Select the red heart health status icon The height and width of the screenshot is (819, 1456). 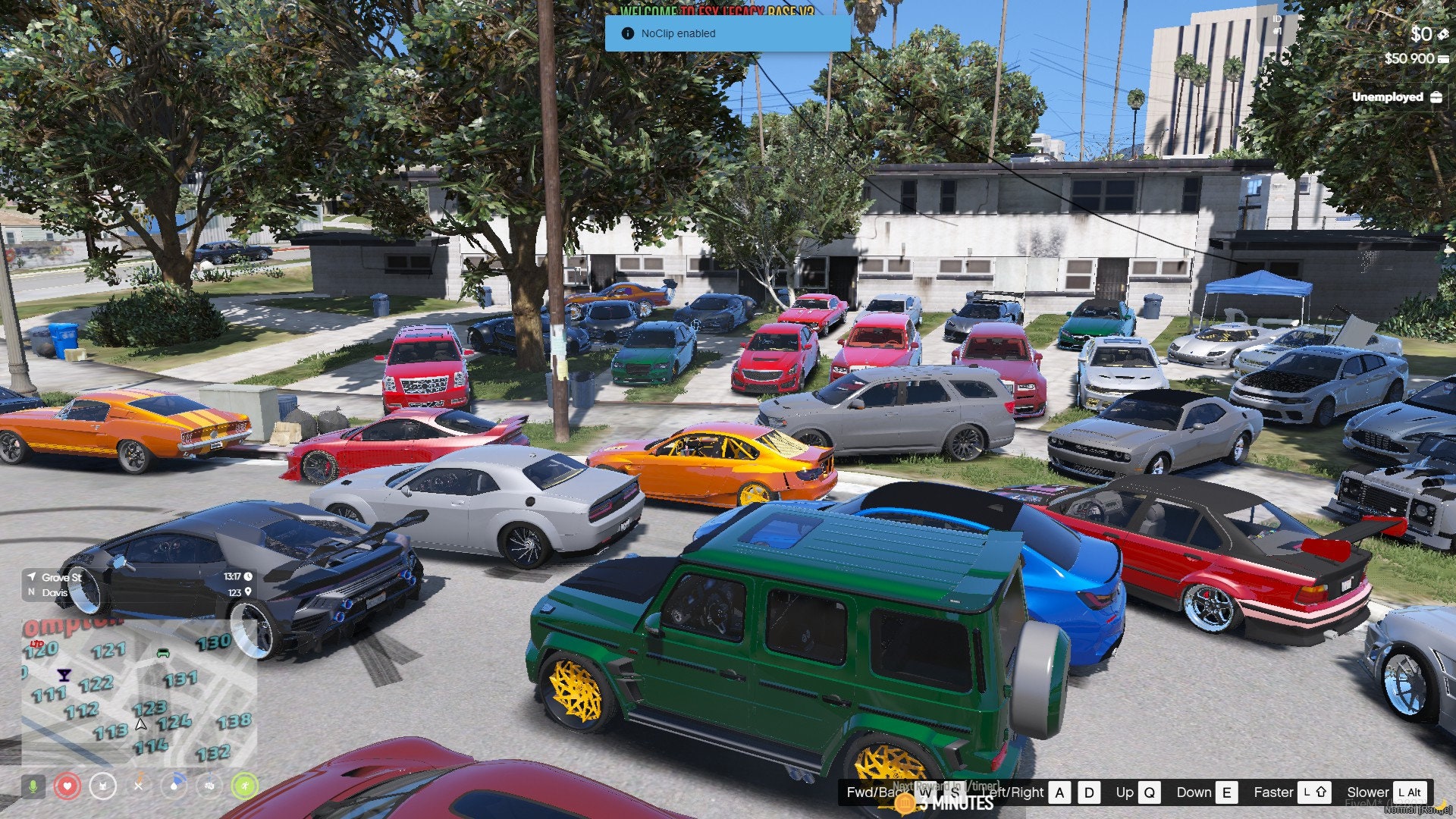[67, 786]
